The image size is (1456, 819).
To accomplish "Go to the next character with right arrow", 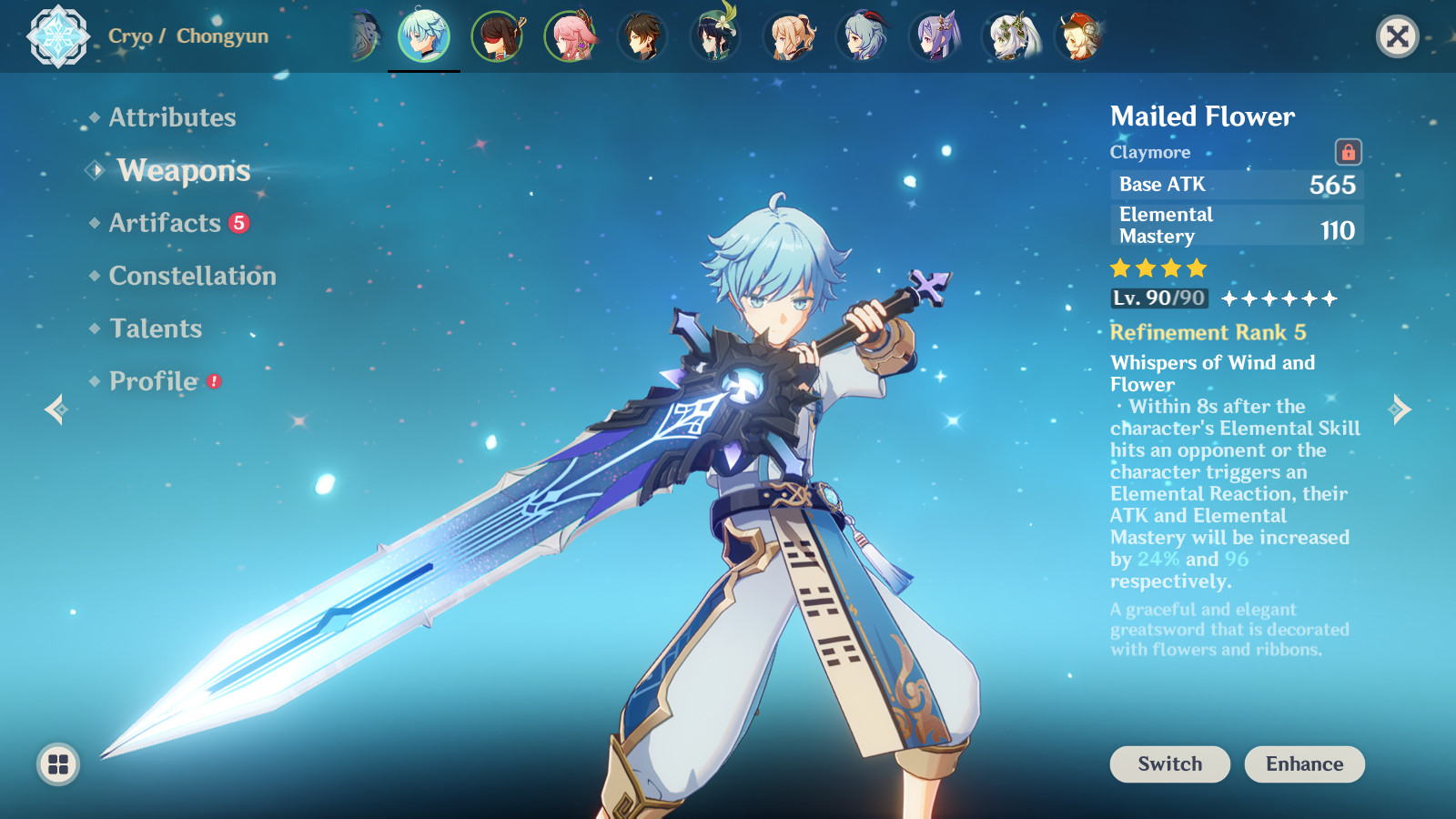I will pyautogui.click(x=1400, y=409).
